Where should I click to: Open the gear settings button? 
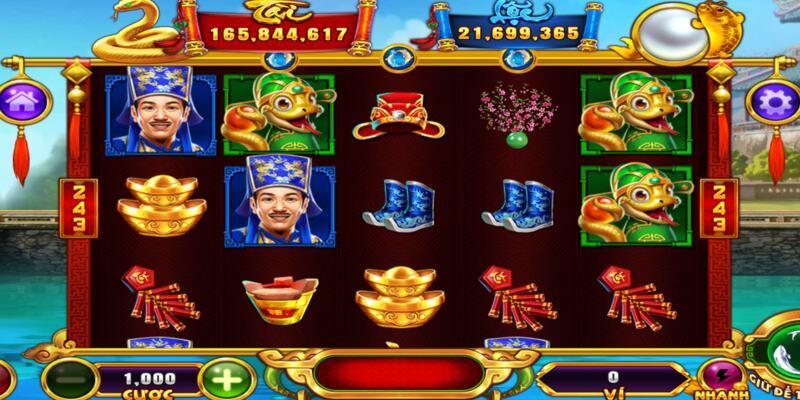[771, 102]
